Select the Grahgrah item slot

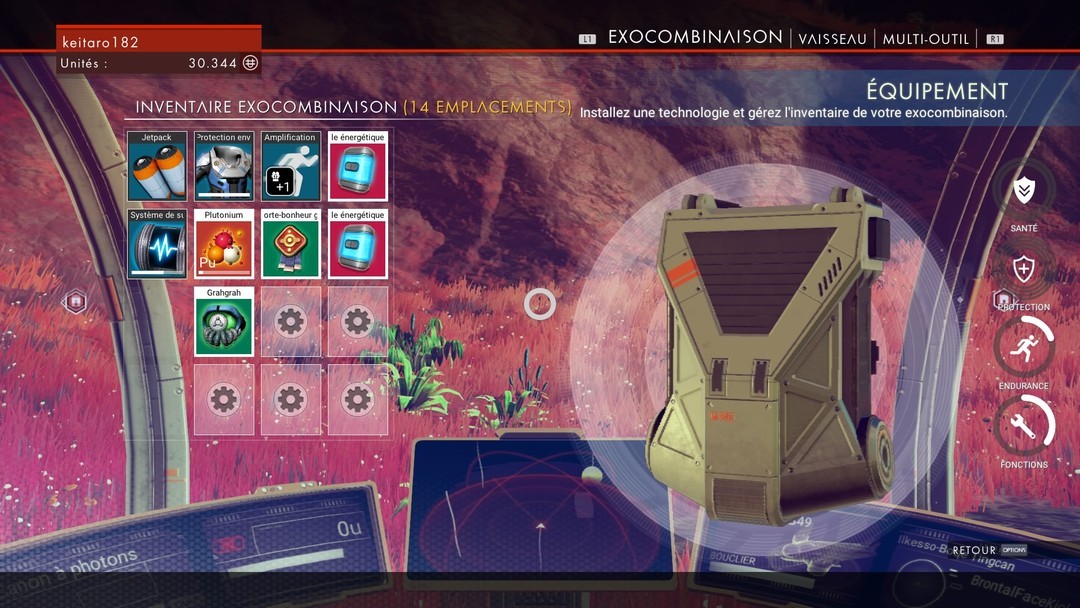point(224,322)
